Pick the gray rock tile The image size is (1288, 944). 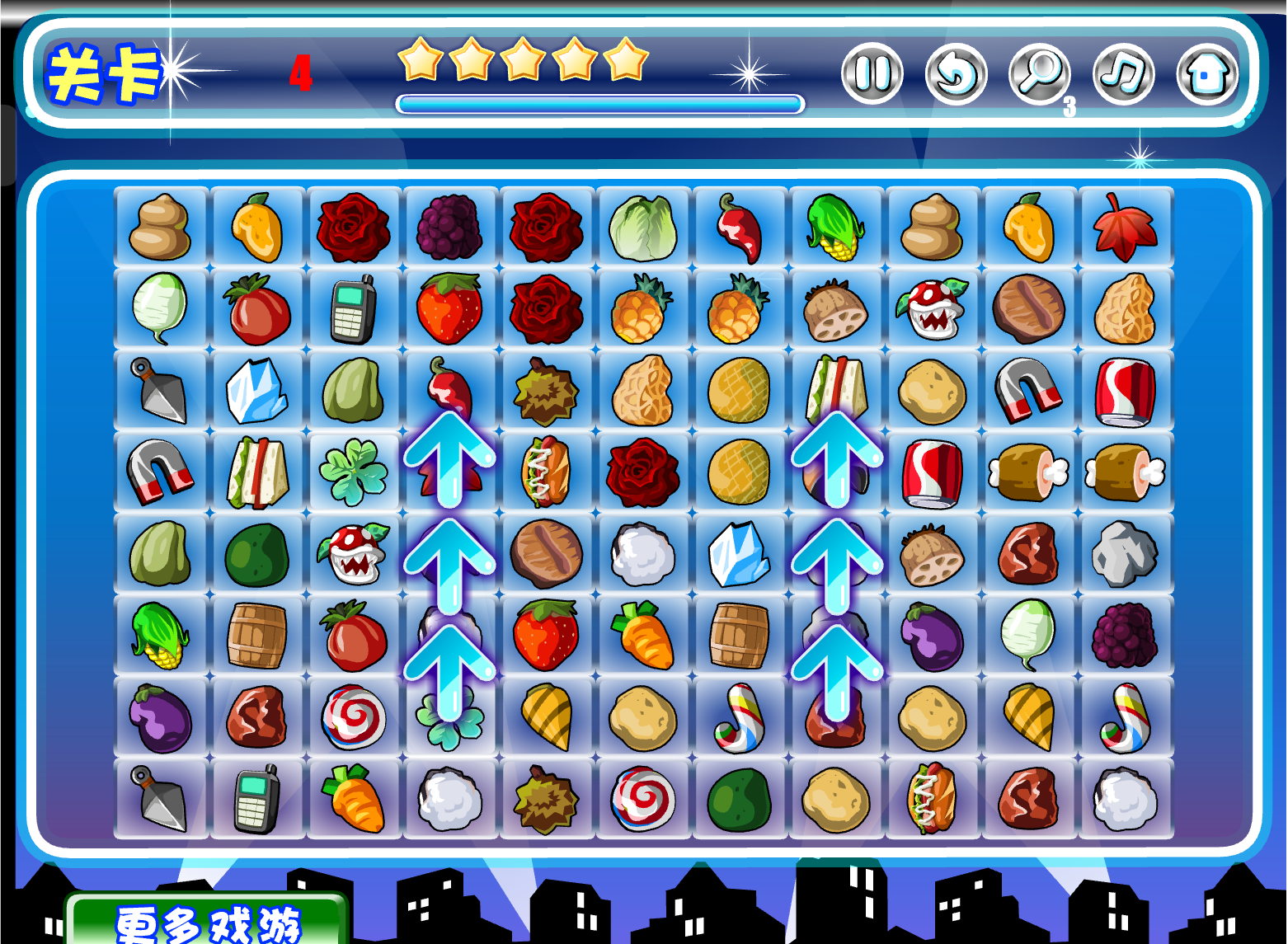(1125, 553)
